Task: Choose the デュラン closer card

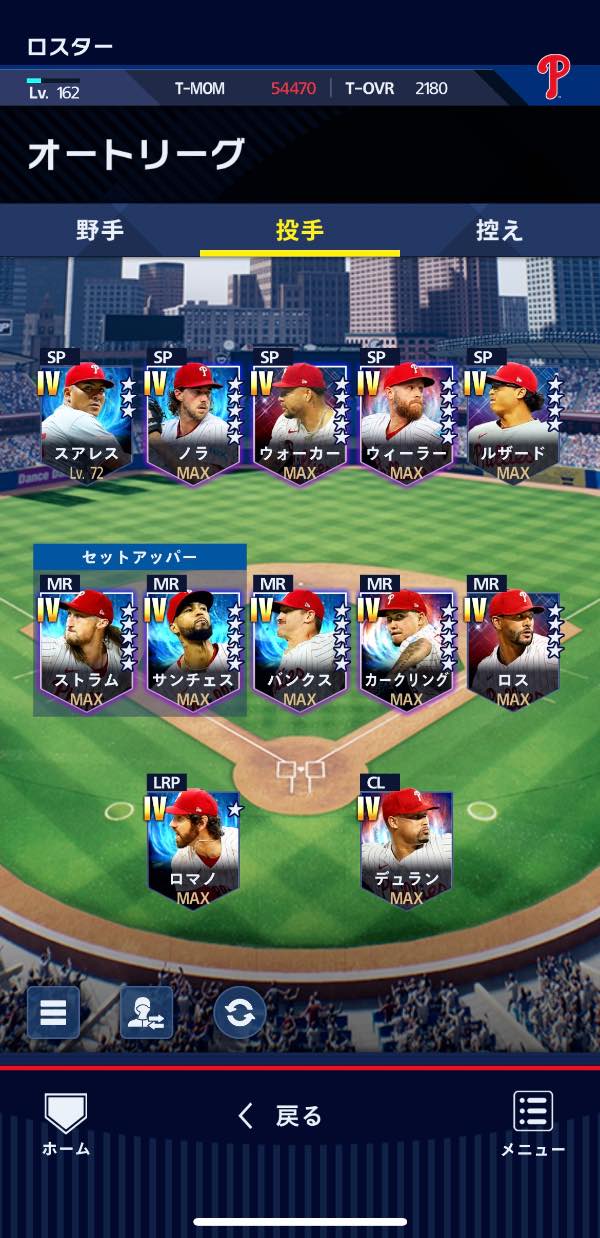Action: (x=406, y=848)
